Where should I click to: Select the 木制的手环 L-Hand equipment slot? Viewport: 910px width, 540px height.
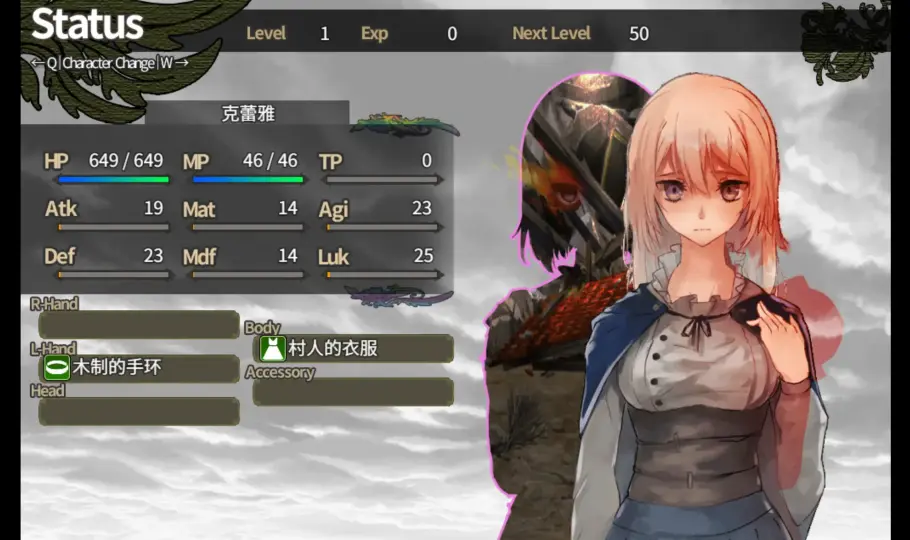[139, 368]
